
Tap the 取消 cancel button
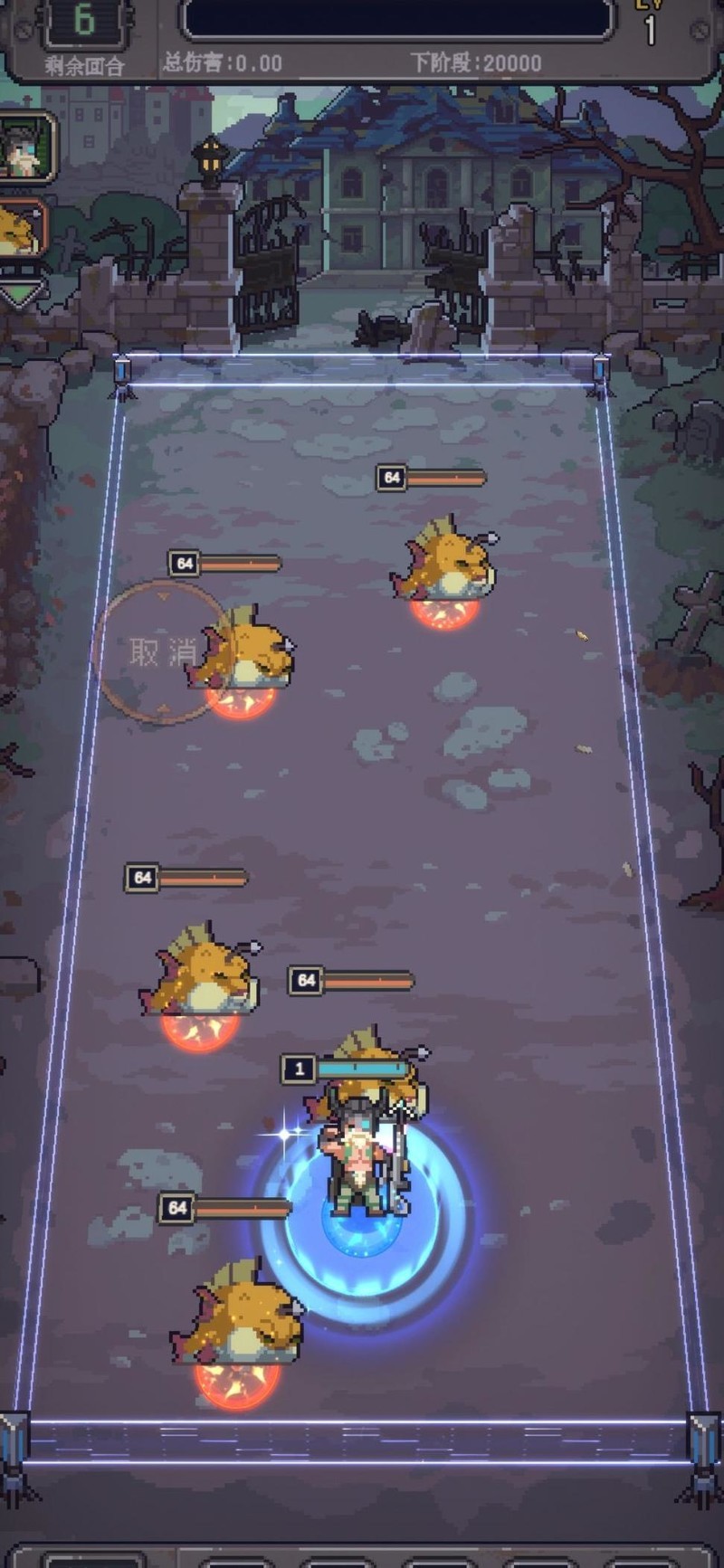pos(162,652)
